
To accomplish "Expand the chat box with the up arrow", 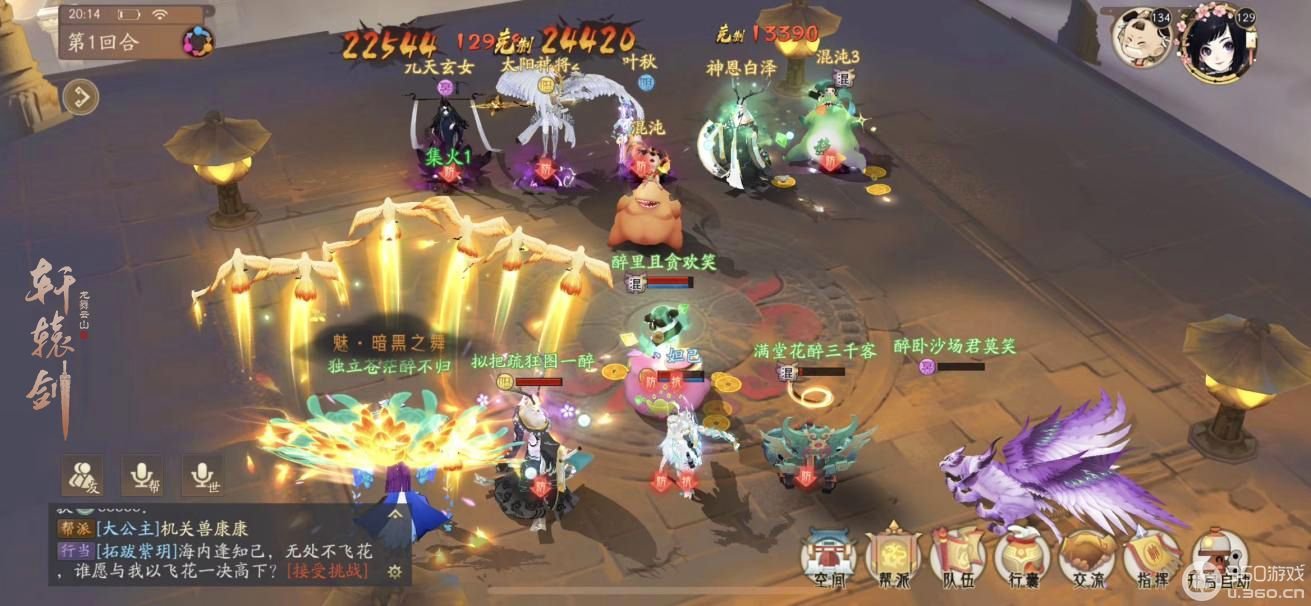I will pyautogui.click(x=396, y=513).
